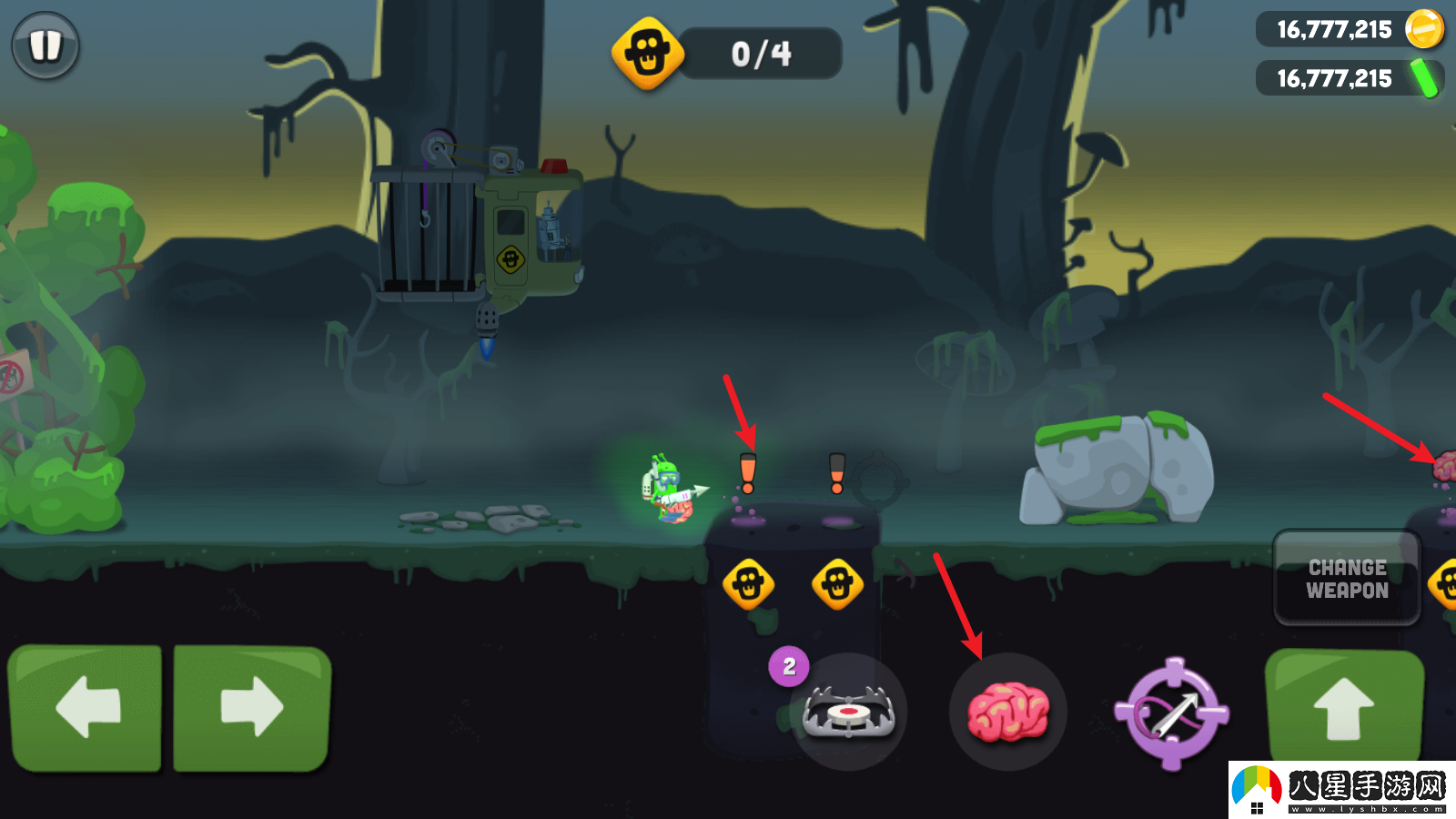Tap the Change Weapon button
This screenshot has height=819, width=1456.
[x=1347, y=579]
